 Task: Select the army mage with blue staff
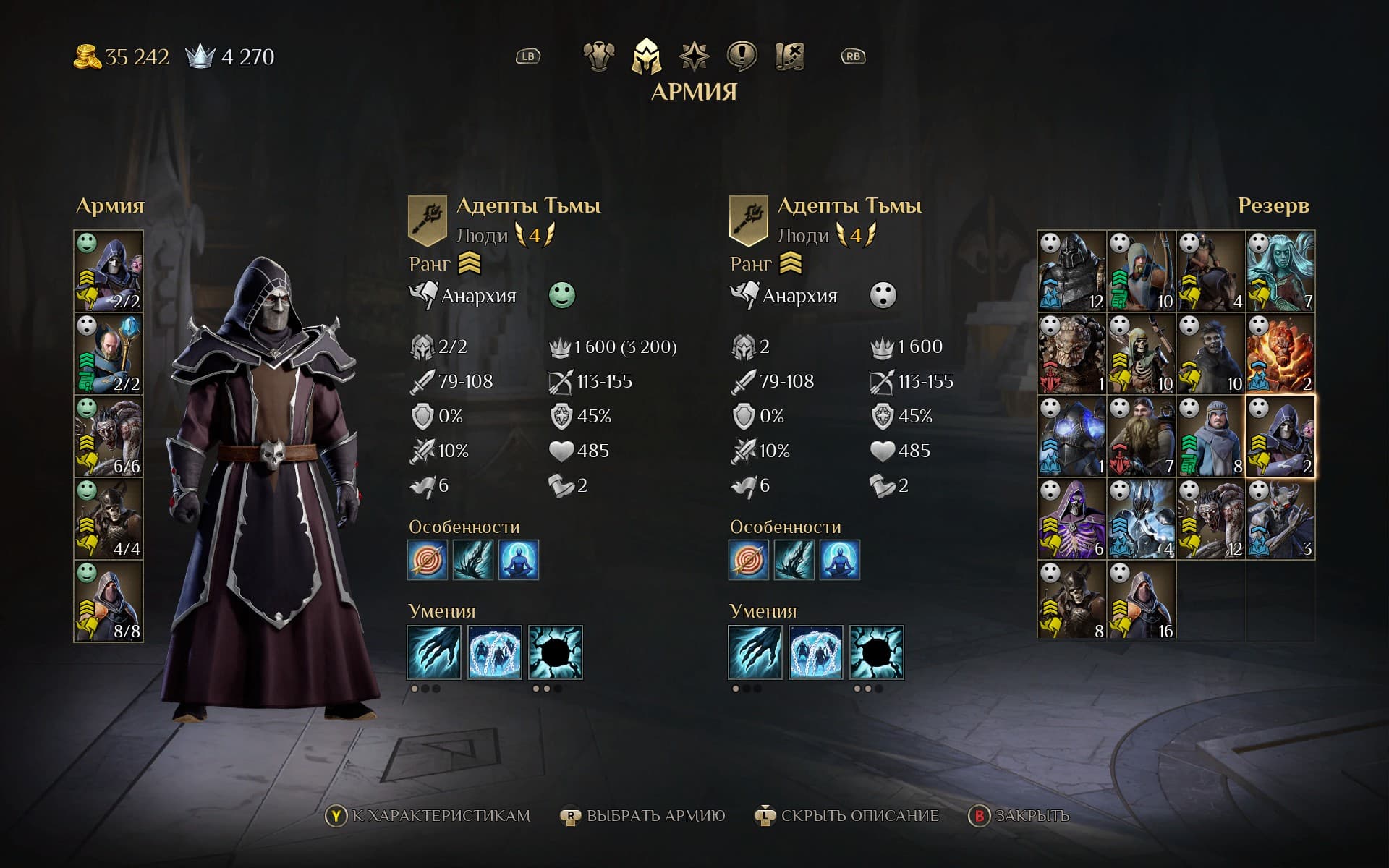[109, 354]
